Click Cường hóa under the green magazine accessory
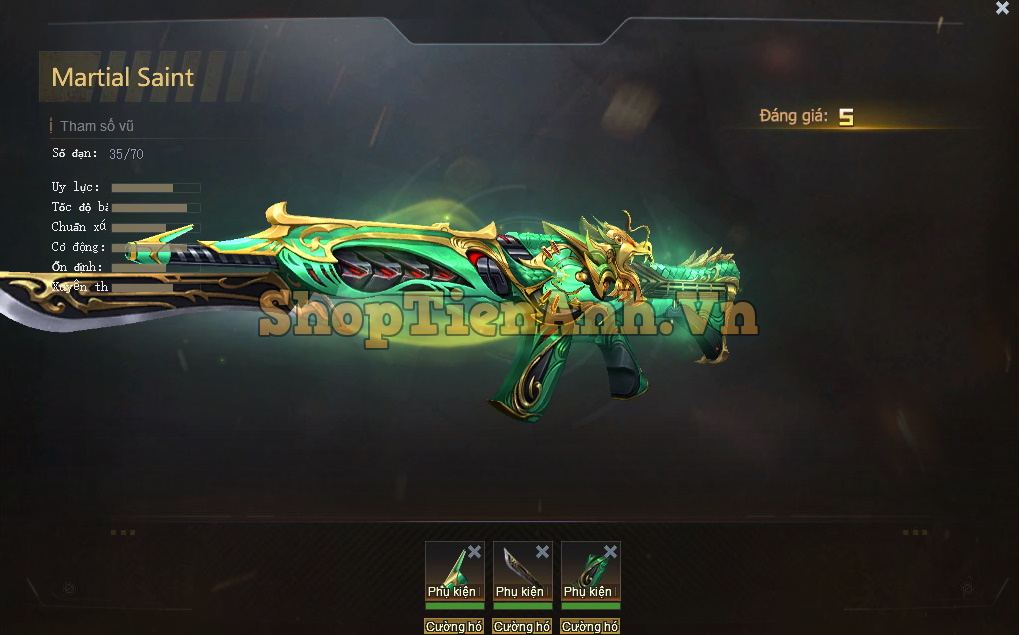1019x635 pixels. (590, 627)
